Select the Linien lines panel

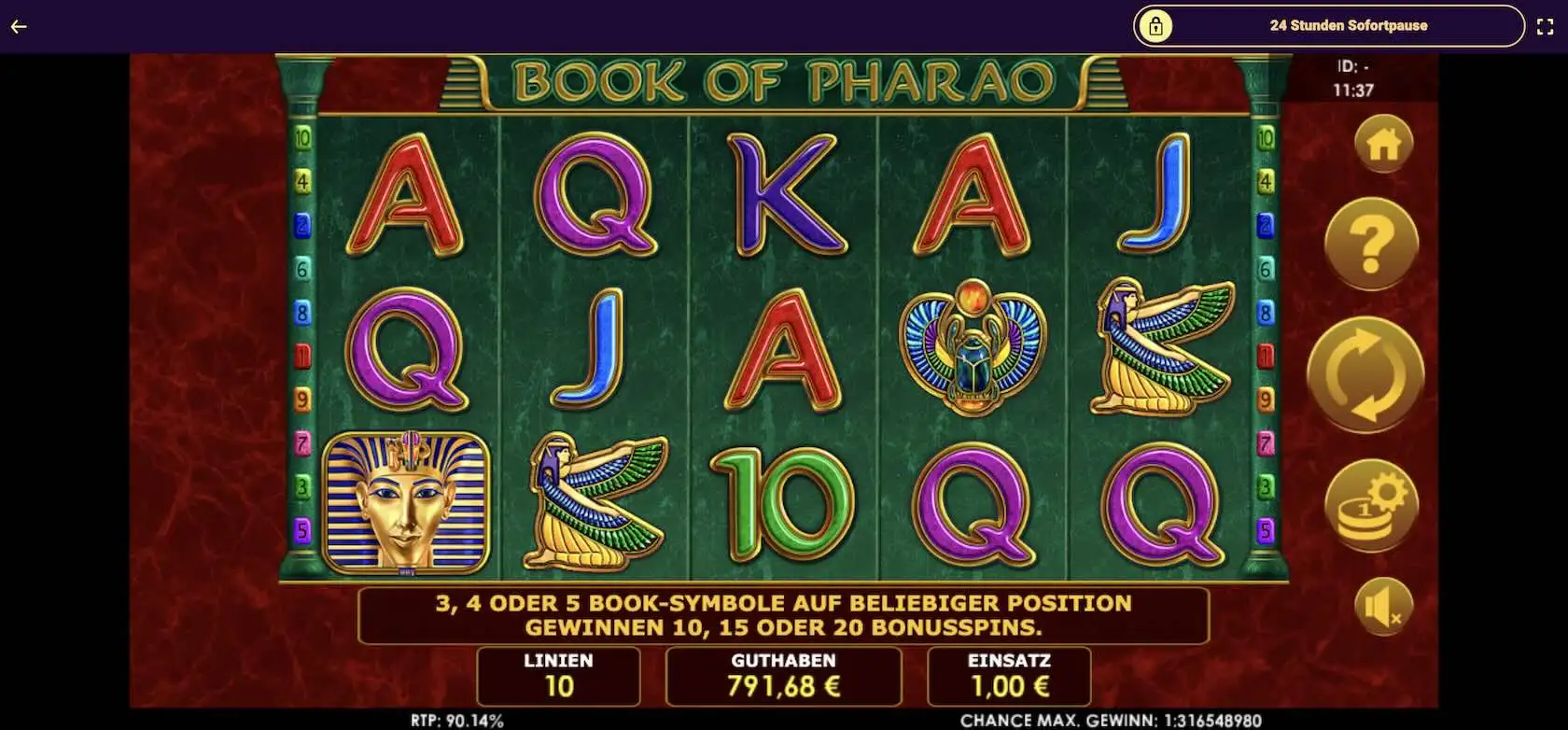tap(558, 676)
